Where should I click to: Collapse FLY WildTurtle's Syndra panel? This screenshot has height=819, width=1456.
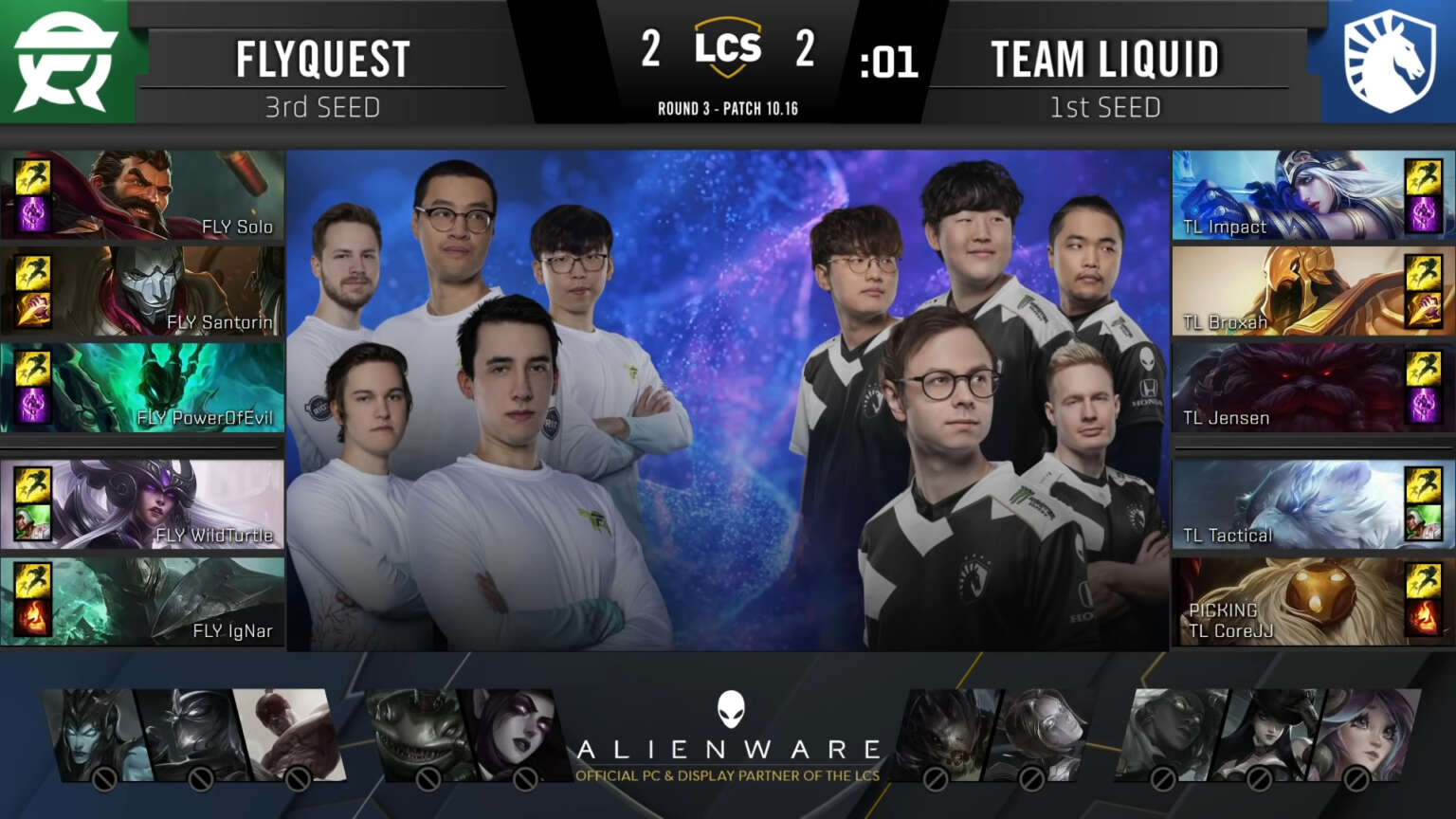[x=142, y=502]
